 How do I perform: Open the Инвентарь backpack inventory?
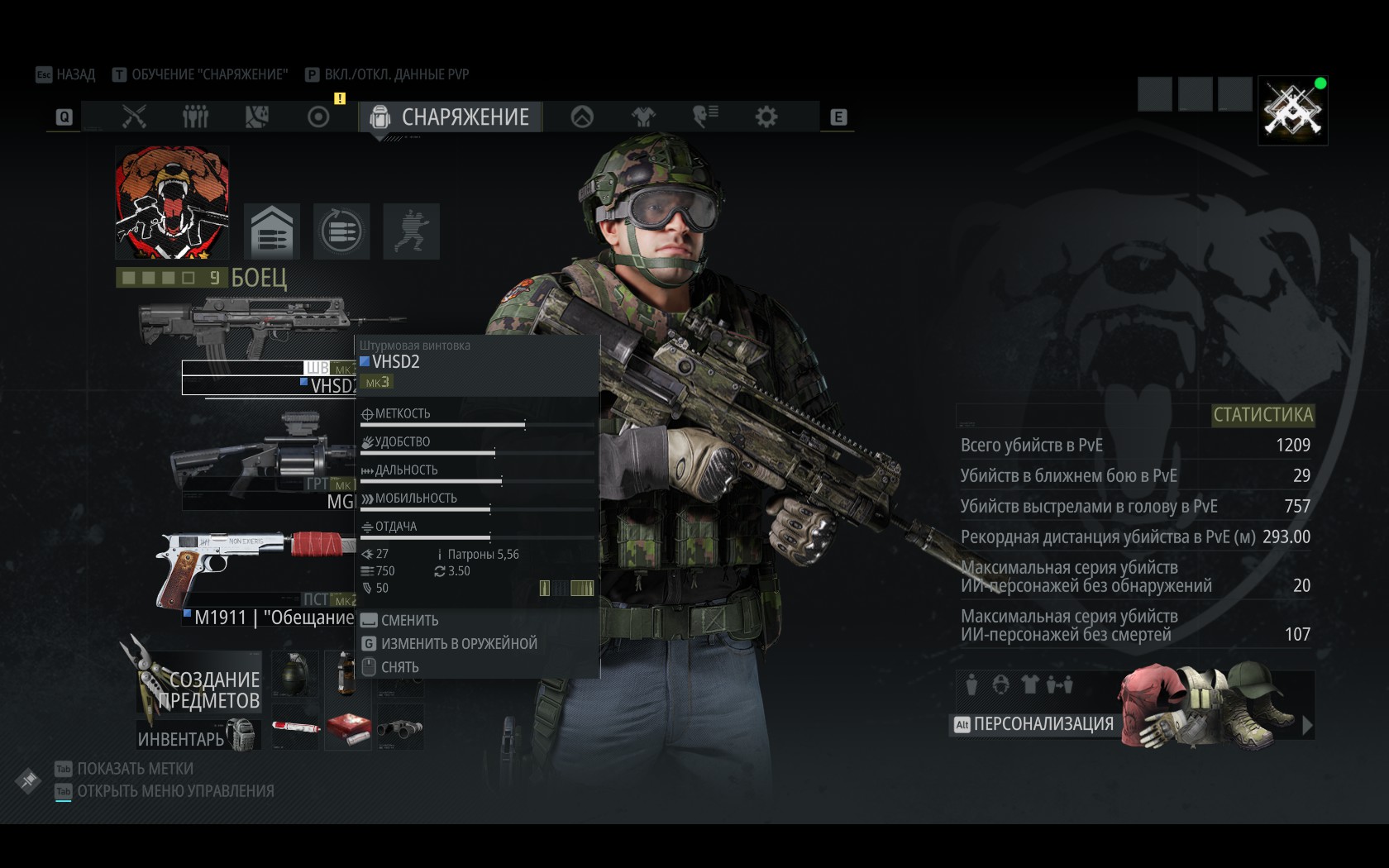tap(198, 736)
